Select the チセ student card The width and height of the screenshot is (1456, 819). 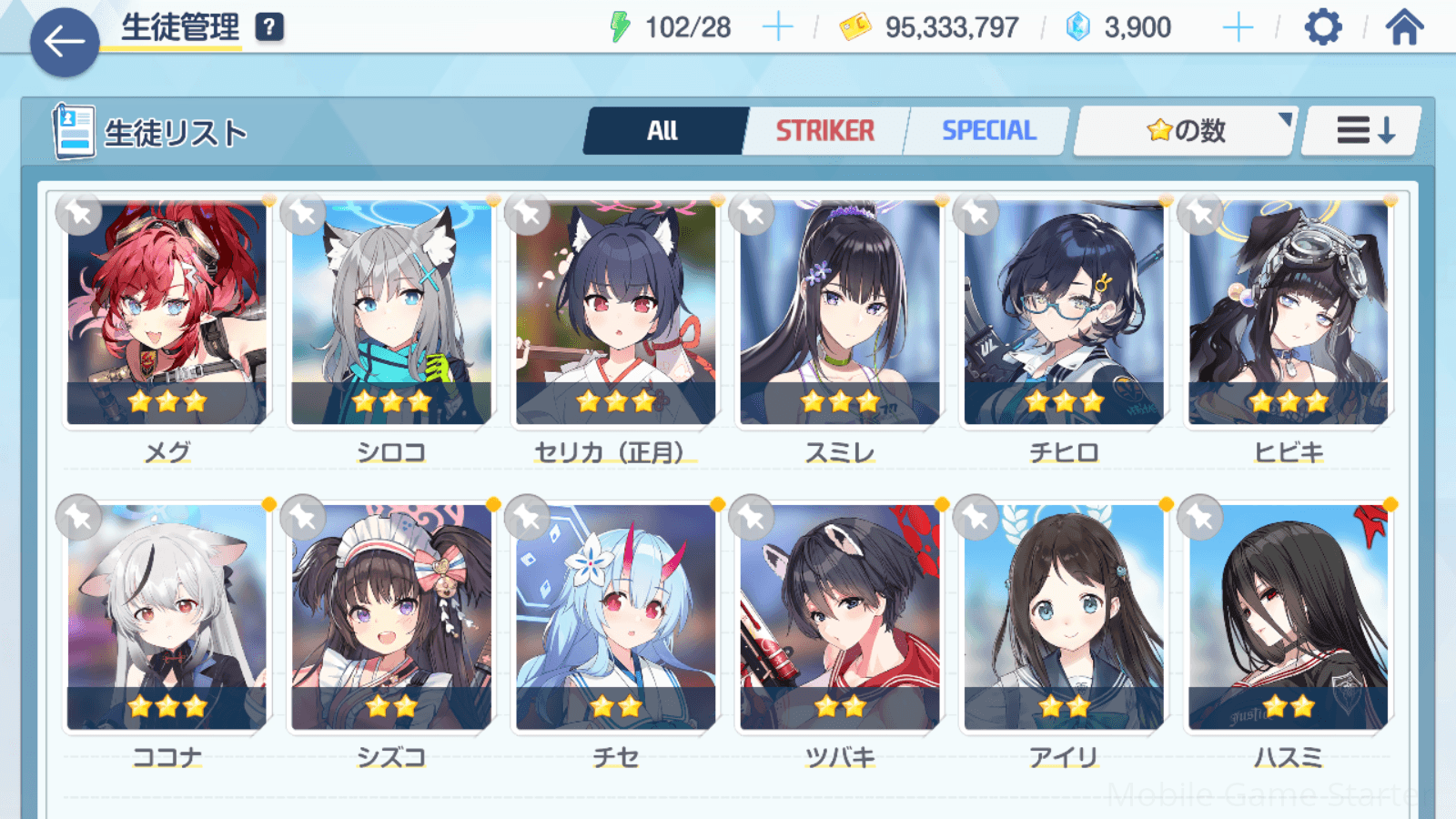pyautogui.click(x=615, y=617)
